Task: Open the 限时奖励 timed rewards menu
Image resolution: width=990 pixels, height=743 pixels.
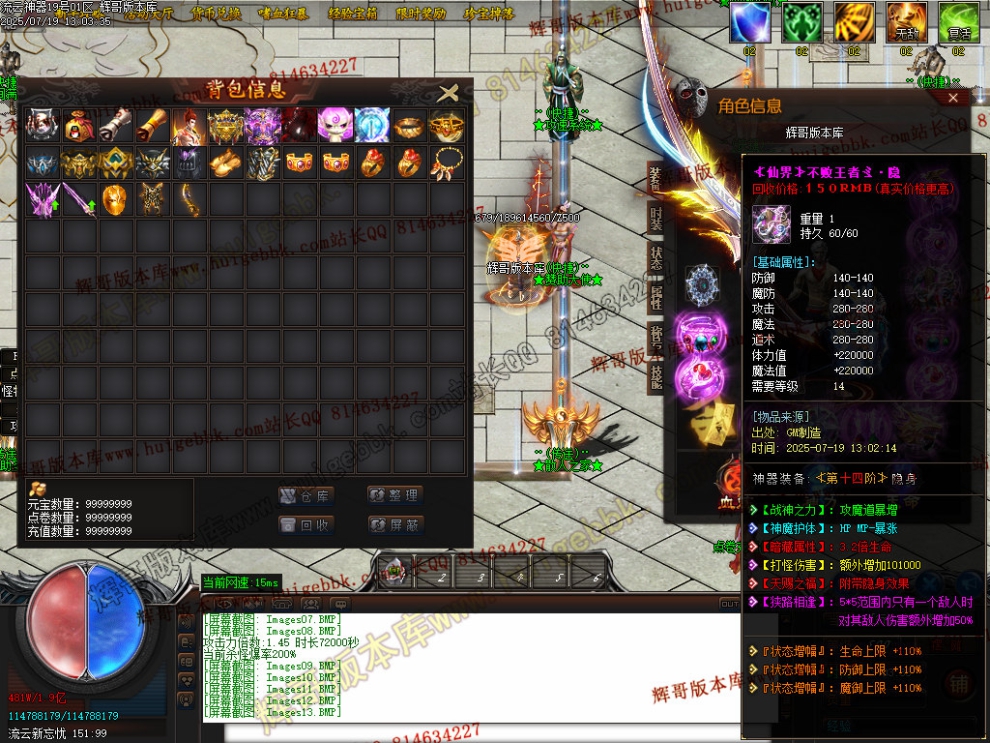Action: click(x=421, y=14)
